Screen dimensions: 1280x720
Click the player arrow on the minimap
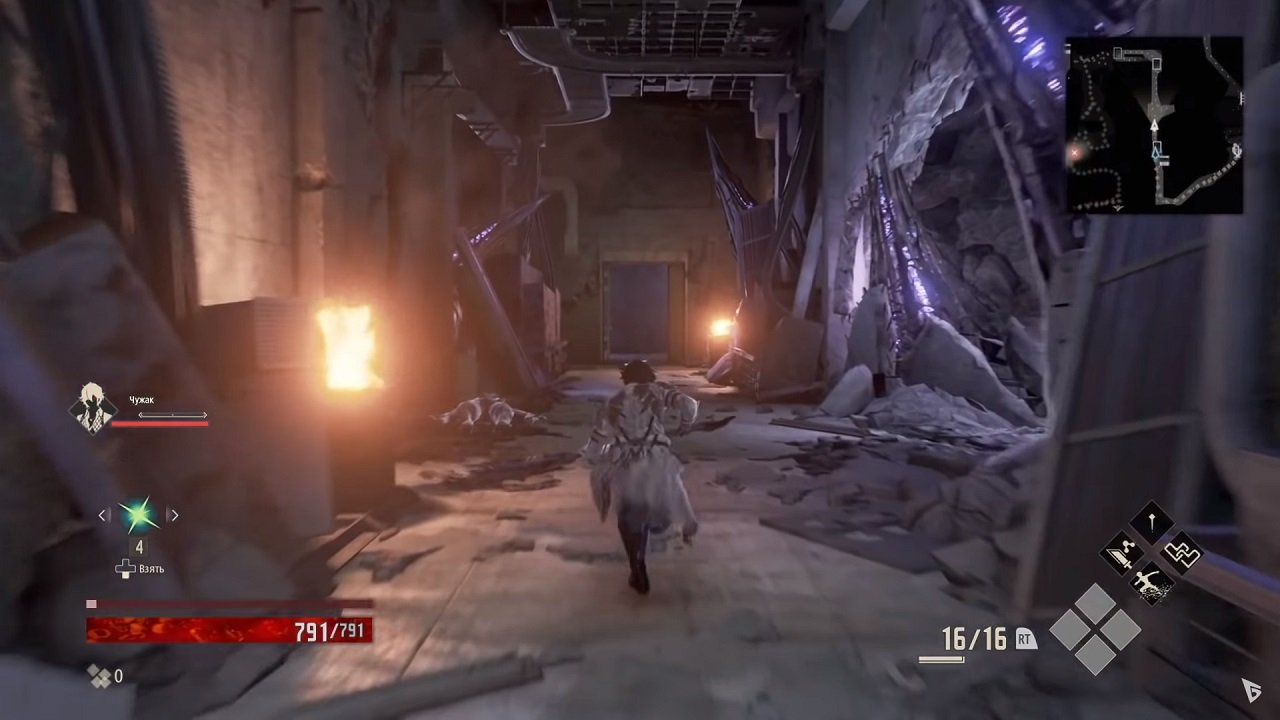click(1156, 127)
